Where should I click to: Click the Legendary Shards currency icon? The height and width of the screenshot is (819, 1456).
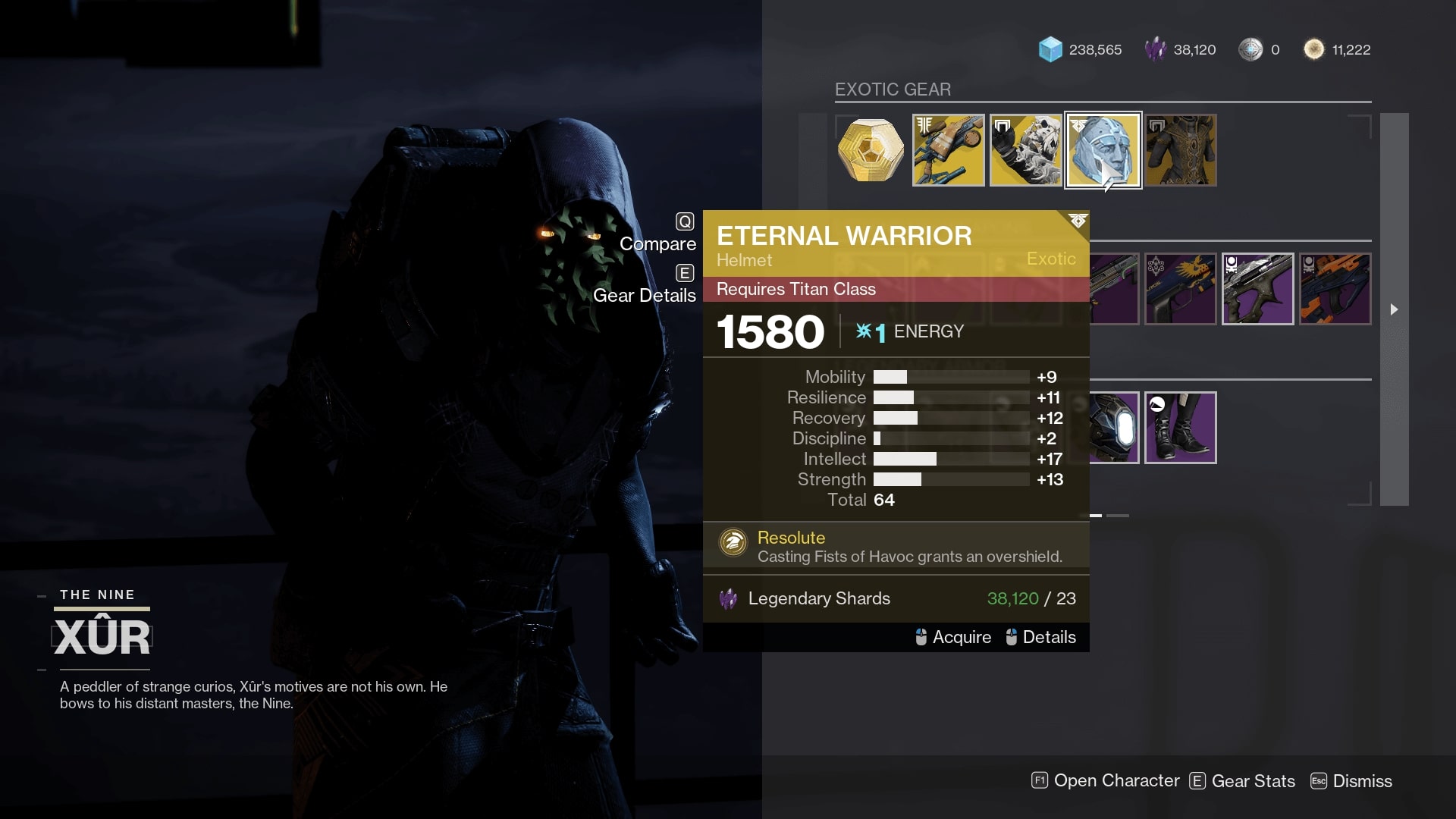click(x=1155, y=49)
